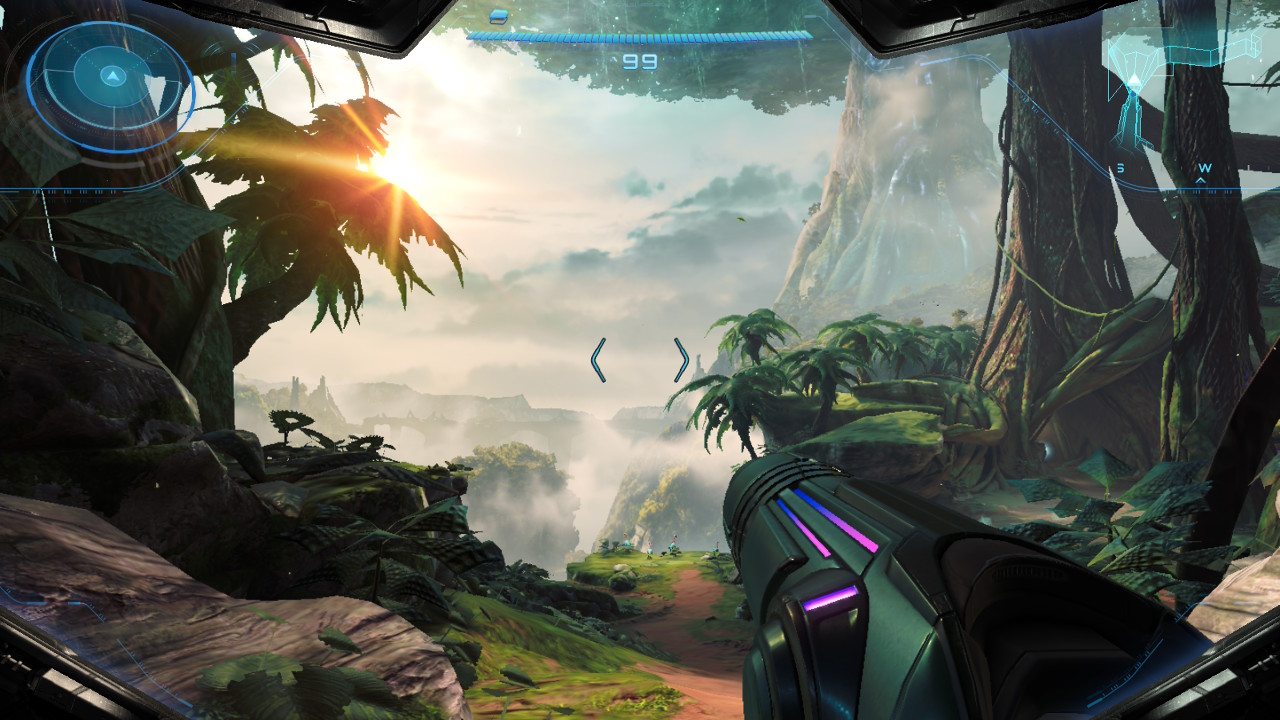Click the heading arrow under the compass
The image size is (1280, 720).
(x=1201, y=180)
